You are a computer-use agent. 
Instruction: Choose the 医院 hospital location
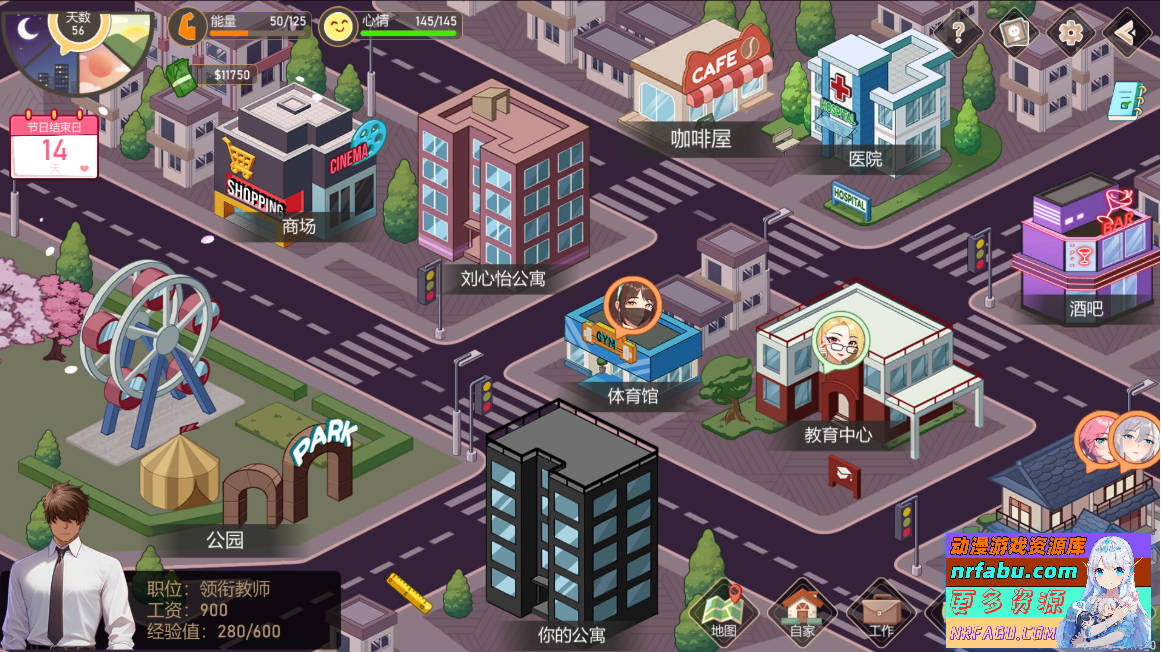coord(865,158)
